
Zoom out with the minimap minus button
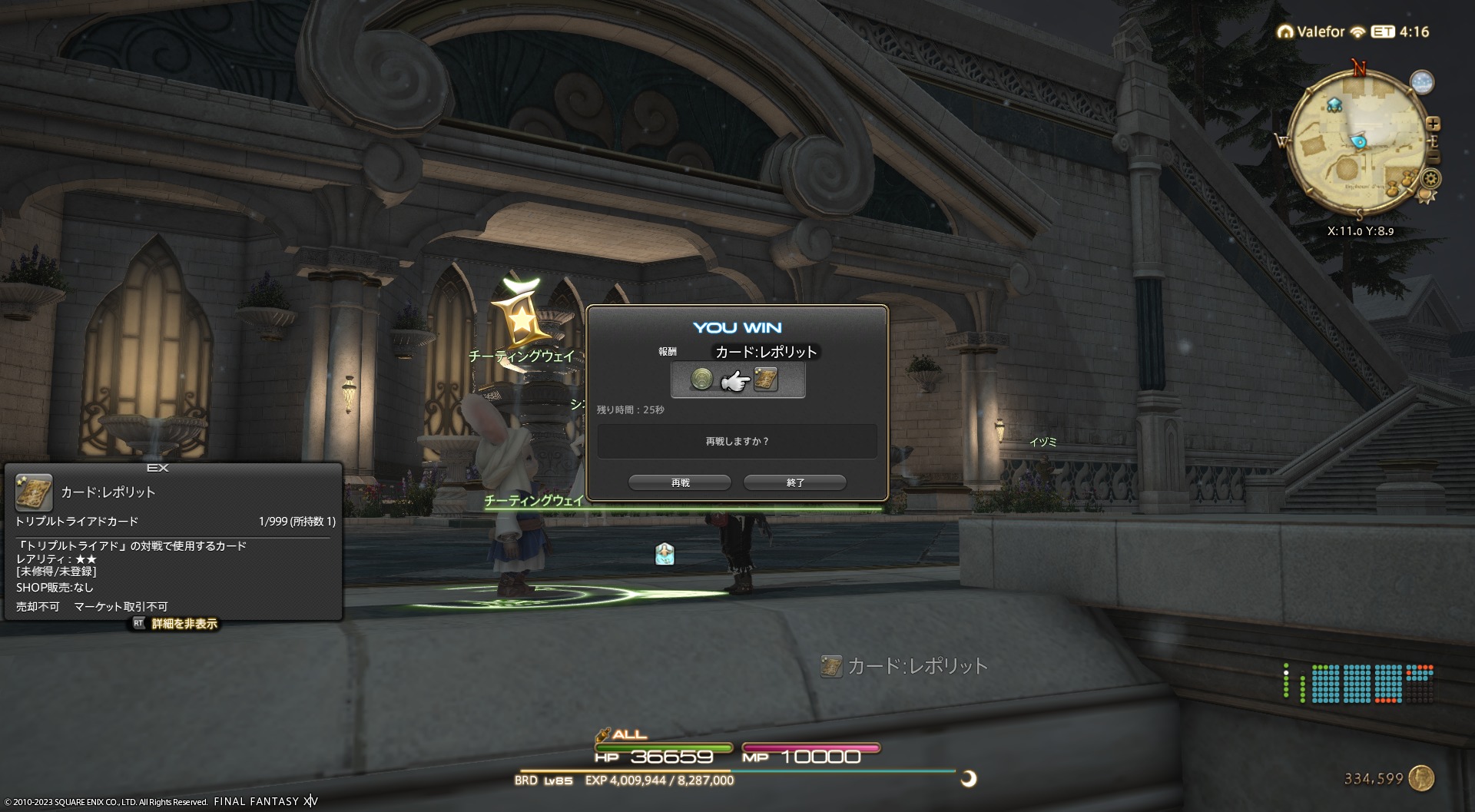(1434, 157)
